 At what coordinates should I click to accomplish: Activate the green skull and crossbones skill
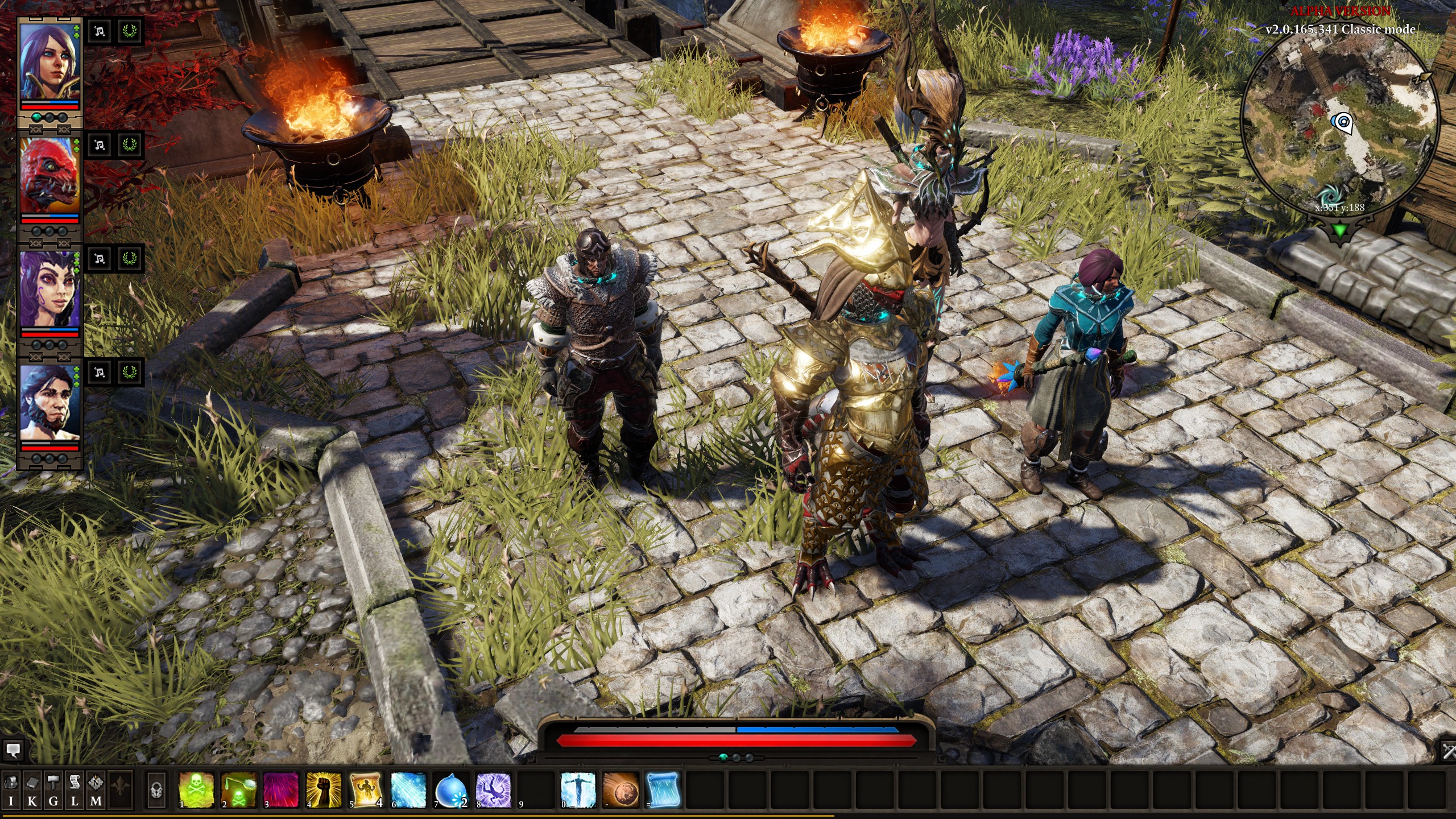click(196, 790)
